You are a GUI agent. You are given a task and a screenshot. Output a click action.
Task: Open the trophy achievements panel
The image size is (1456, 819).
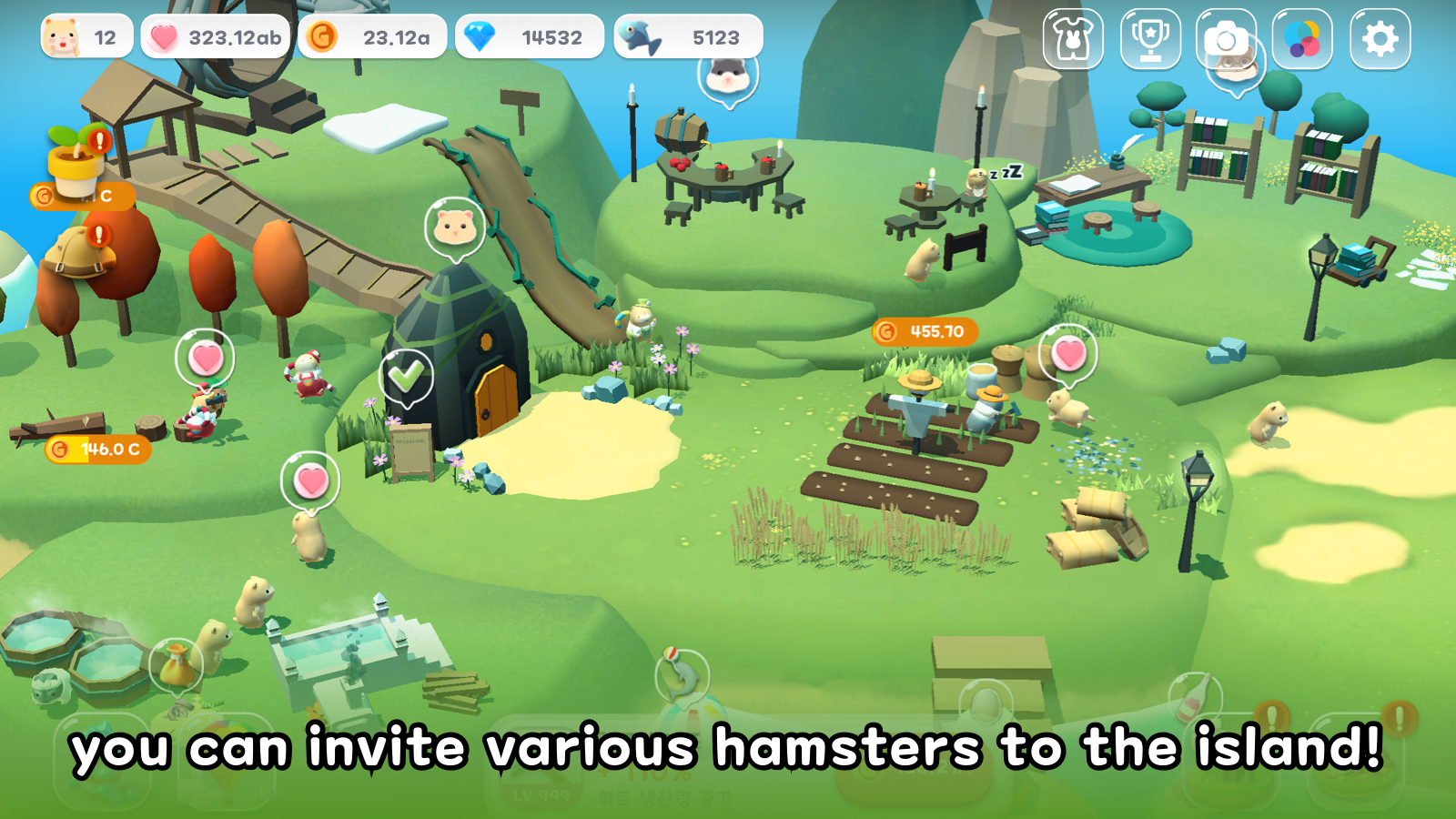[x=1149, y=38]
